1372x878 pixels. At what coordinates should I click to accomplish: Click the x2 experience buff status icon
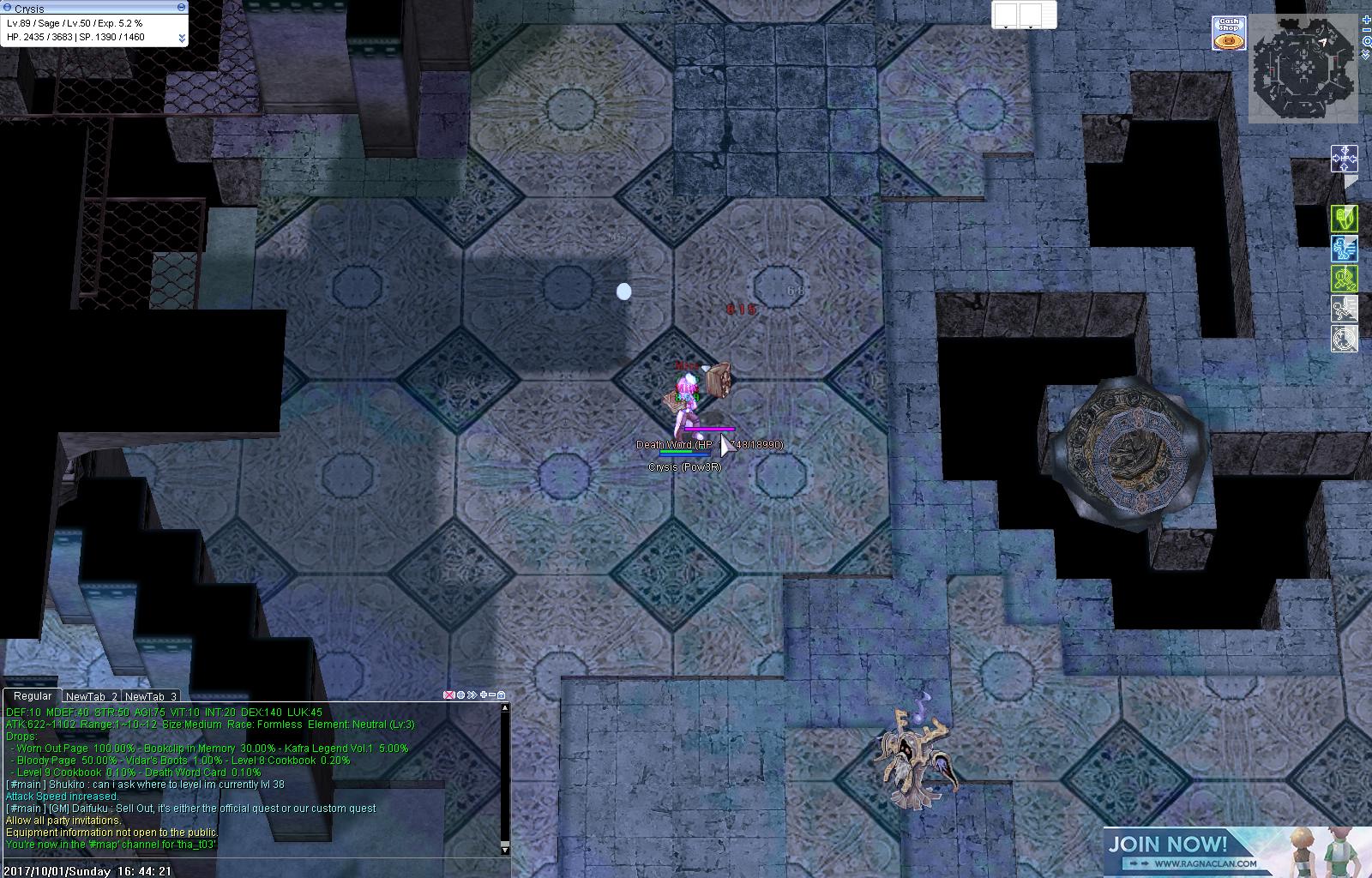1345,278
